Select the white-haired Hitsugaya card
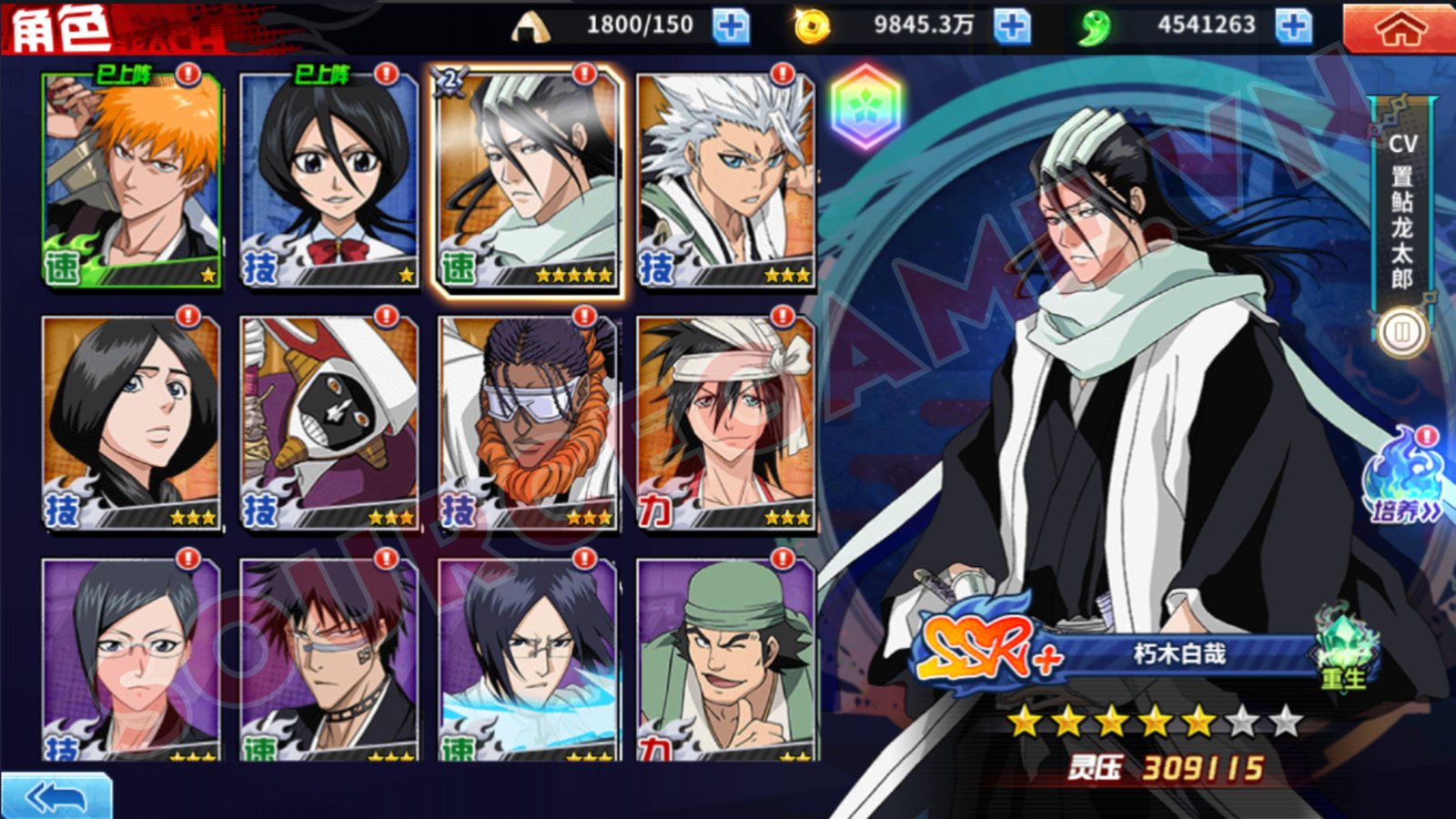Screen dimensions: 1456x819 (x=725, y=179)
